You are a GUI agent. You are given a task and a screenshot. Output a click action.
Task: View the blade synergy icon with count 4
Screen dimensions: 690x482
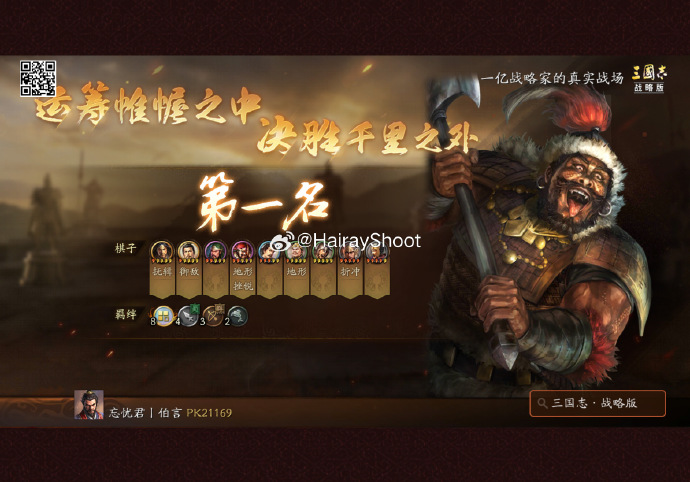click(189, 316)
